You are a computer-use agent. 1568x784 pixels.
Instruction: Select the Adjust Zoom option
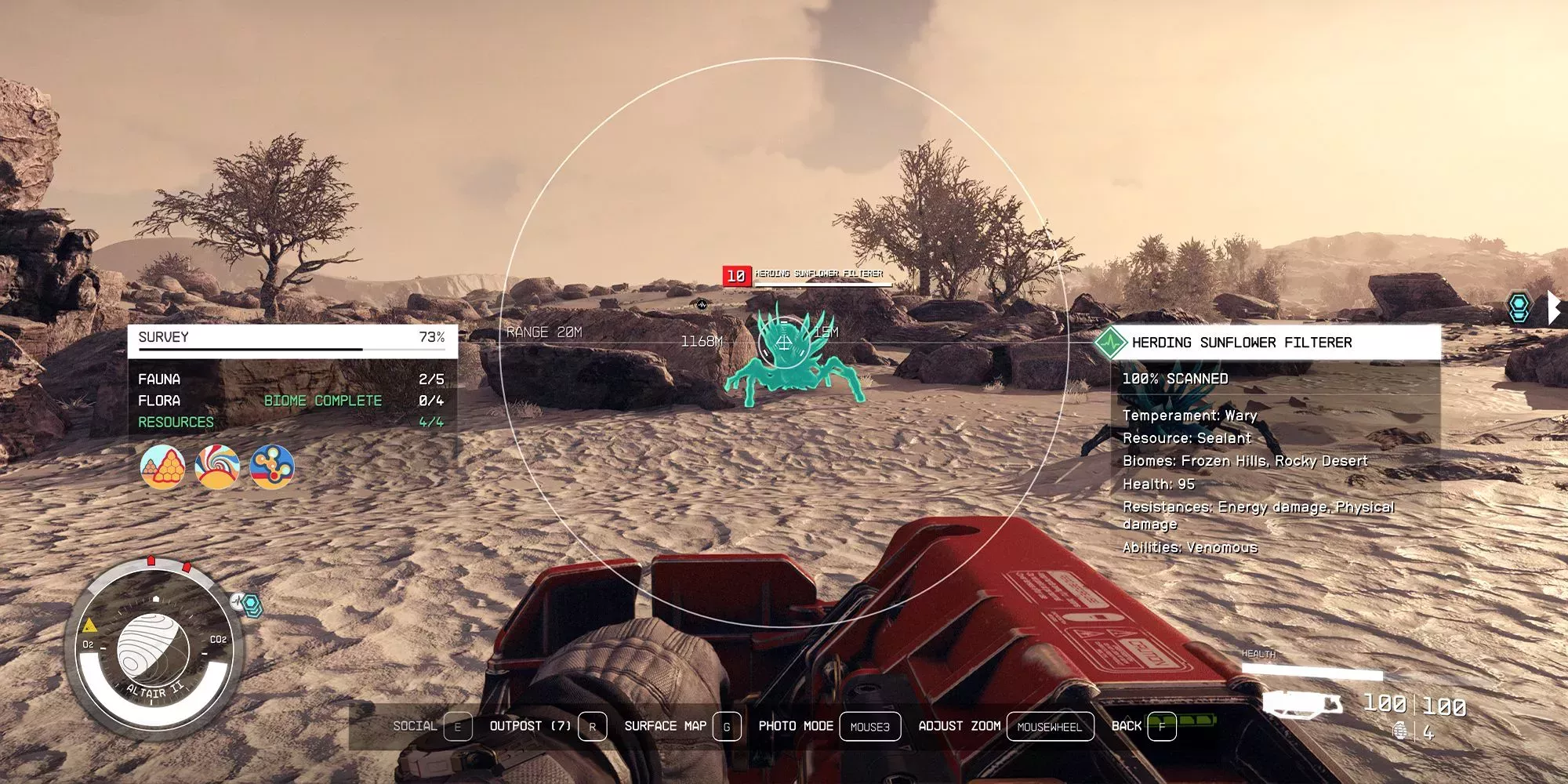tap(1005, 726)
